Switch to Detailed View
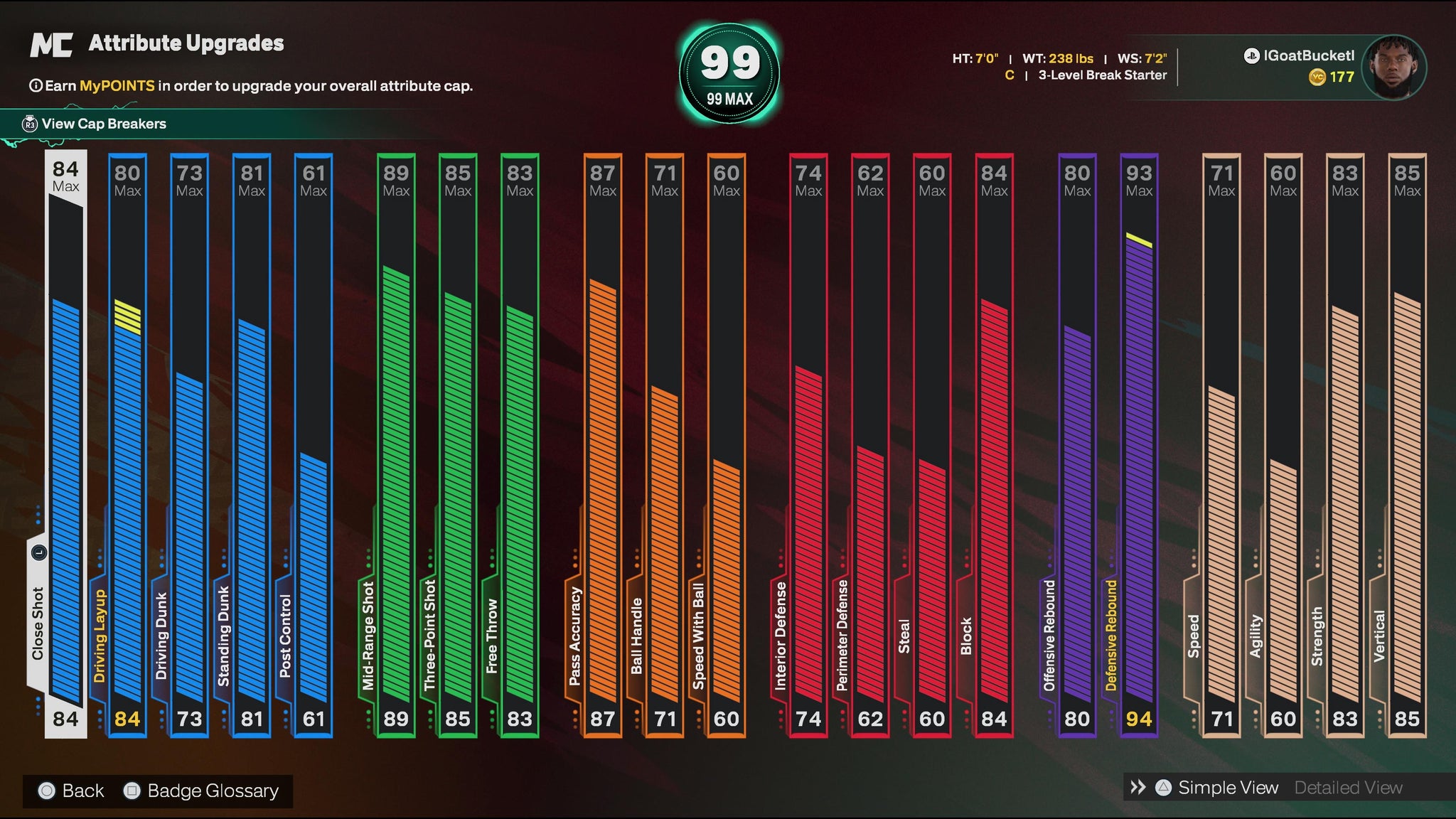The width and height of the screenshot is (1456, 819). point(1348,788)
